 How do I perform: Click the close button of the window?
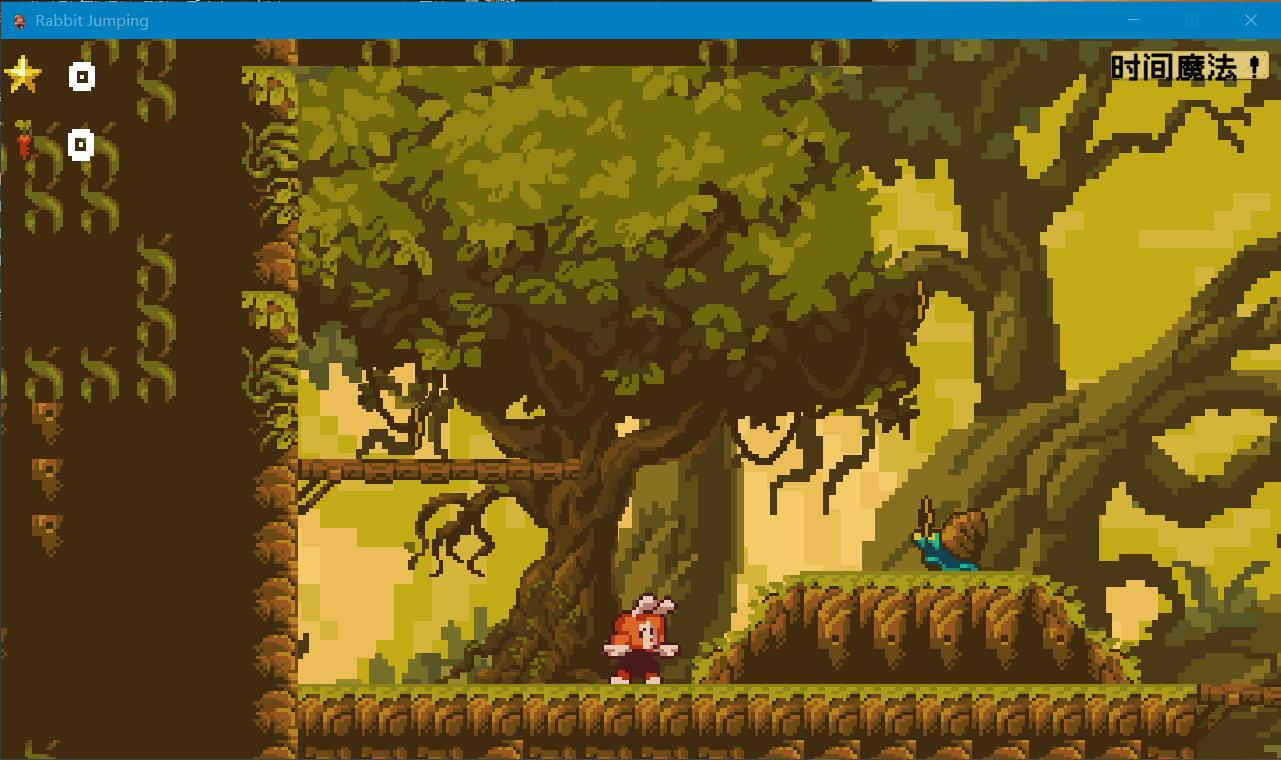coord(1251,20)
